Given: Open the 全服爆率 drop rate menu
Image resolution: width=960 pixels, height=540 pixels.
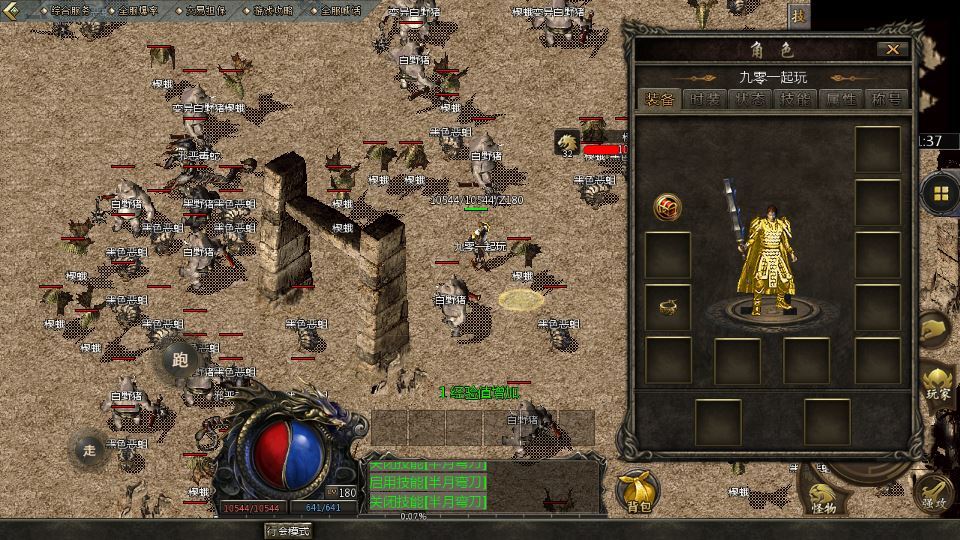Looking at the screenshot, I should tap(138, 10).
